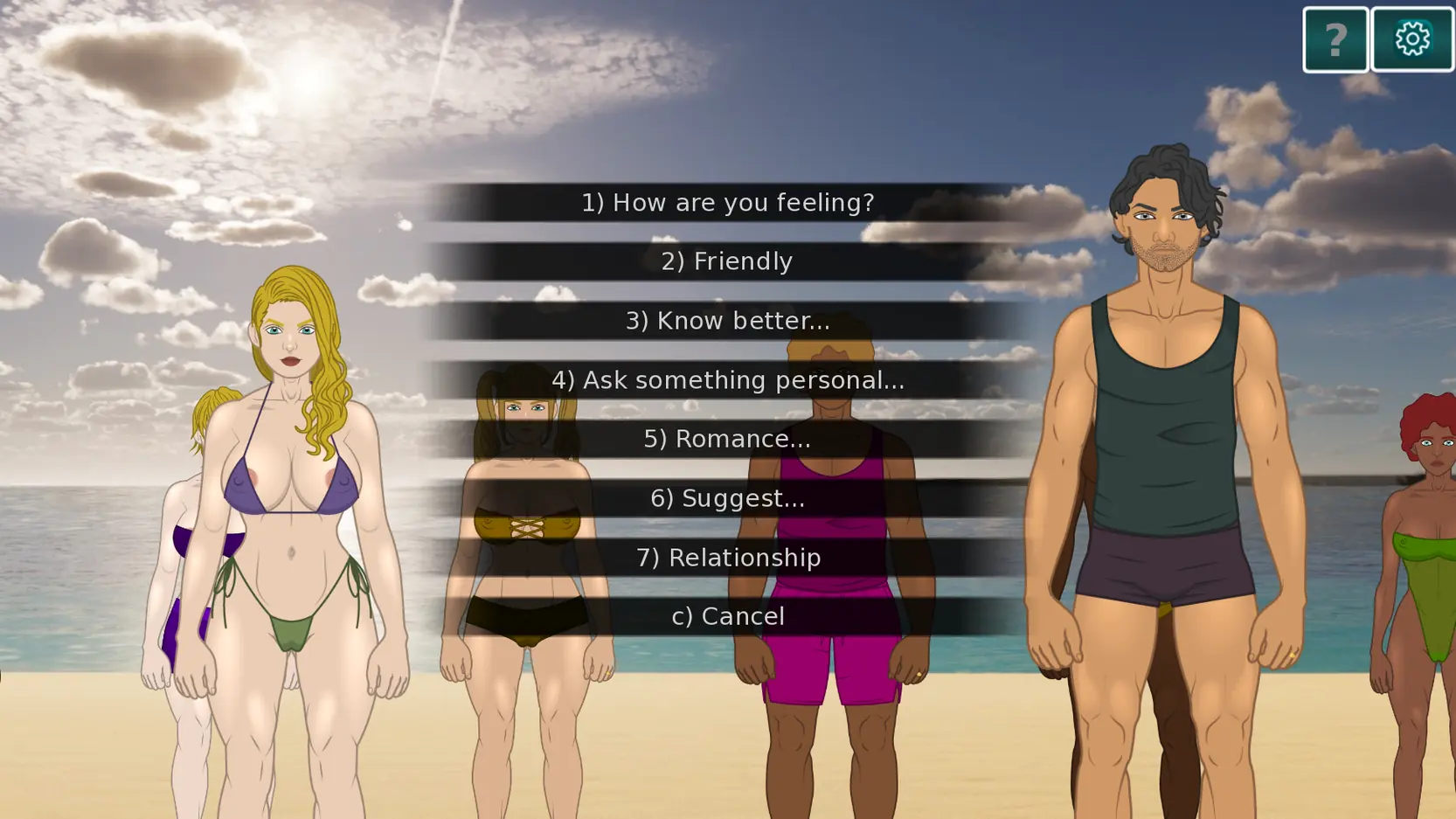Cancel the conversation menu
This screenshot has height=819, width=1456.
pos(727,616)
